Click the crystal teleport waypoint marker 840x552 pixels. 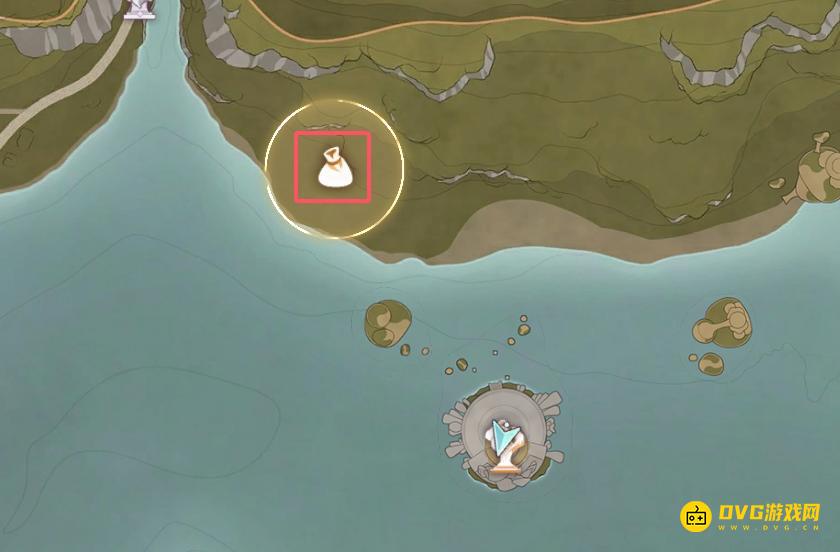[x=503, y=441]
